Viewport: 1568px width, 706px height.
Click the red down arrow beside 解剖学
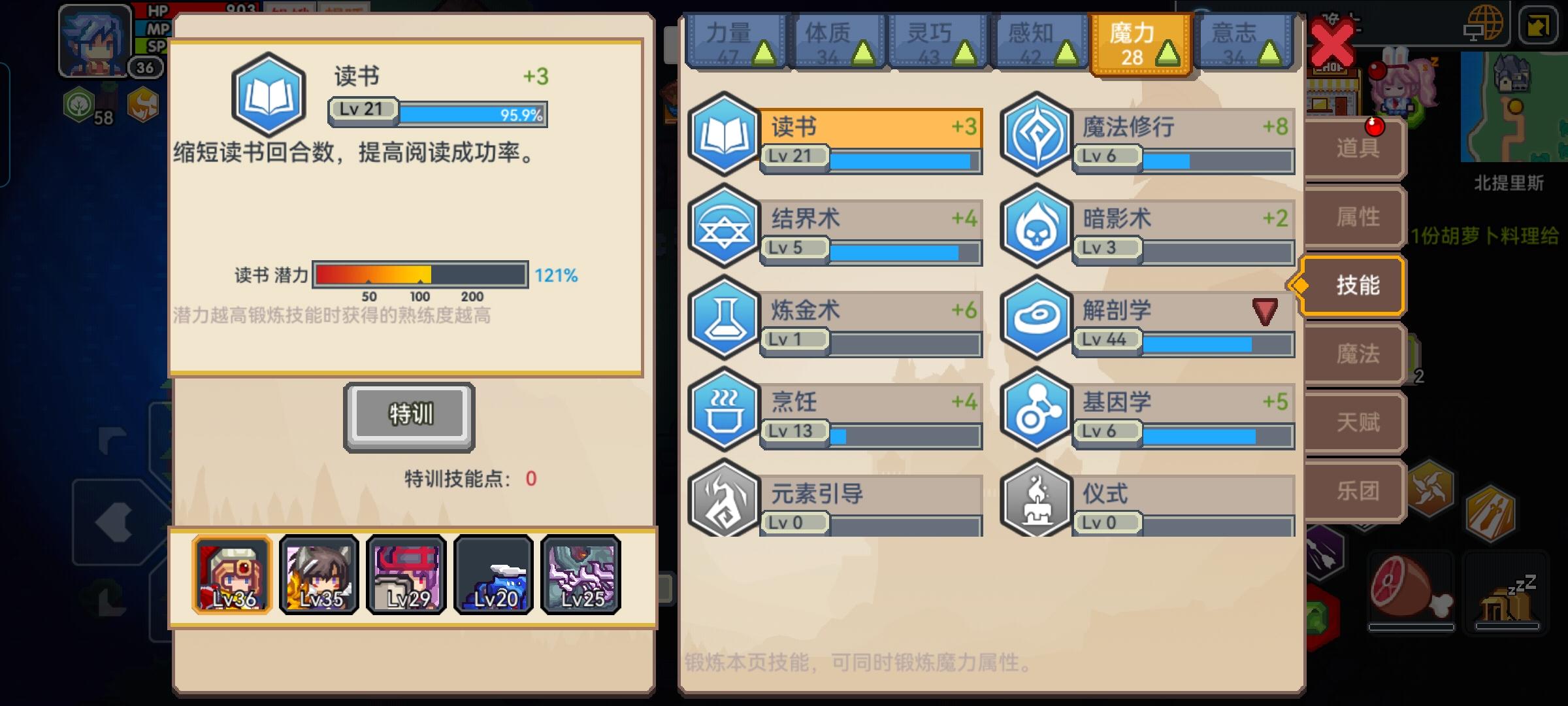point(1265,312)
